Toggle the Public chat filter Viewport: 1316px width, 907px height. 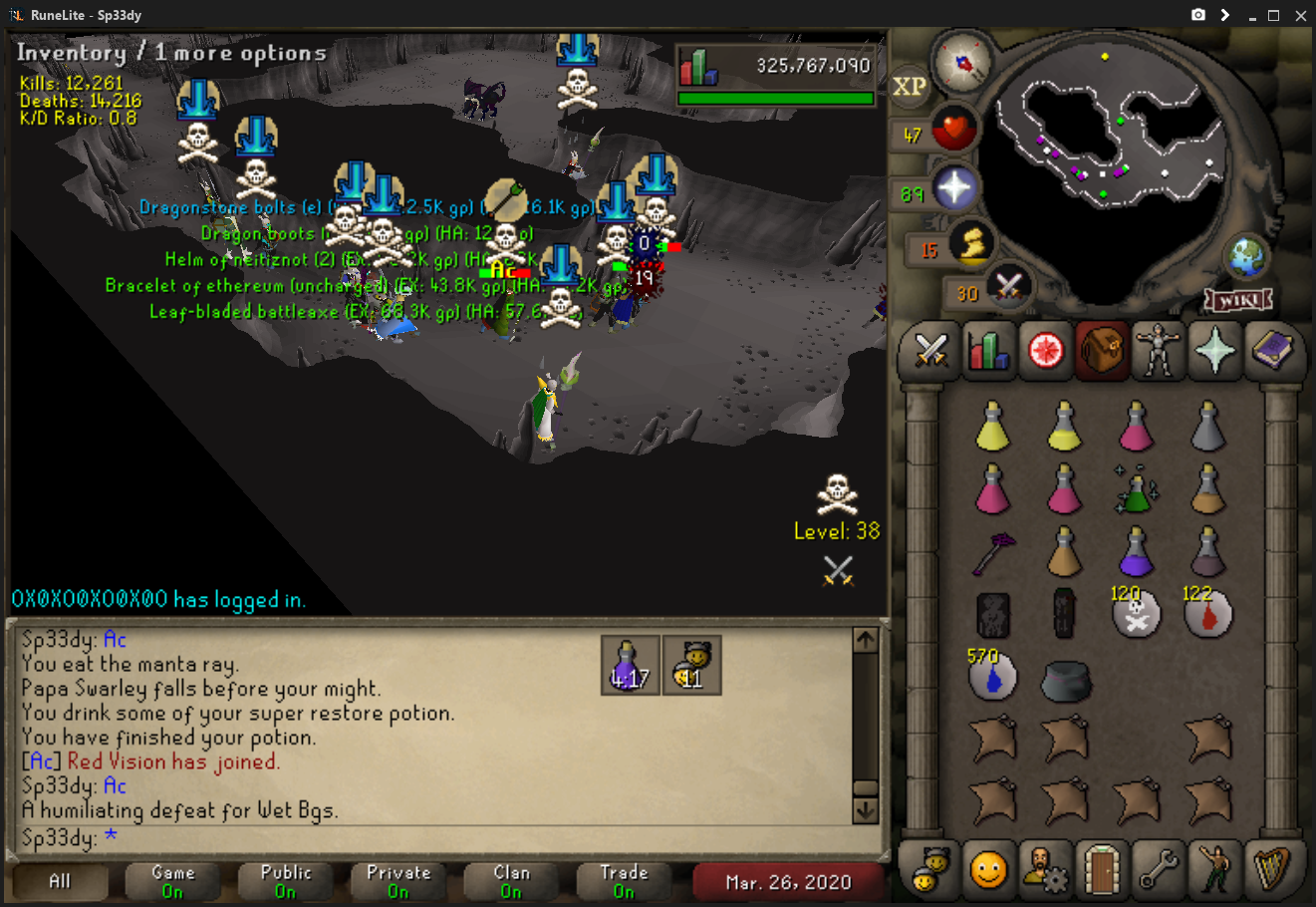[286, 881]
